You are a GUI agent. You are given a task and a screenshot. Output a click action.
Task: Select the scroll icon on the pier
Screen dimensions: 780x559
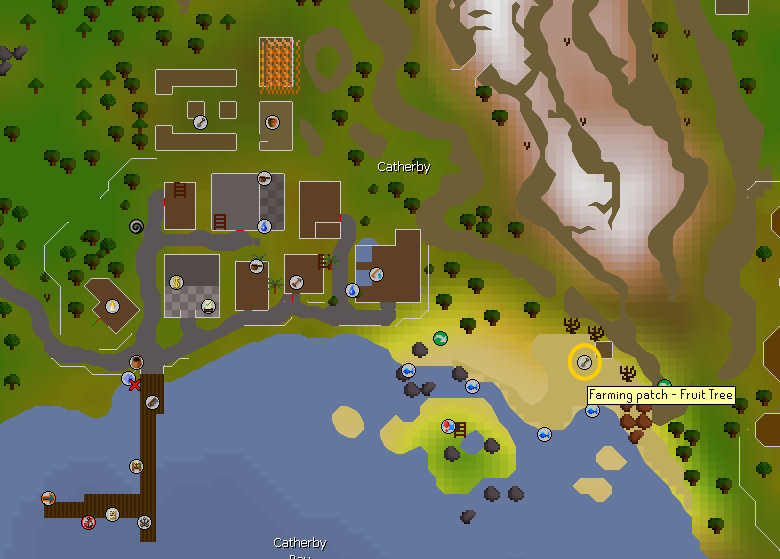[x=113, y=514]
